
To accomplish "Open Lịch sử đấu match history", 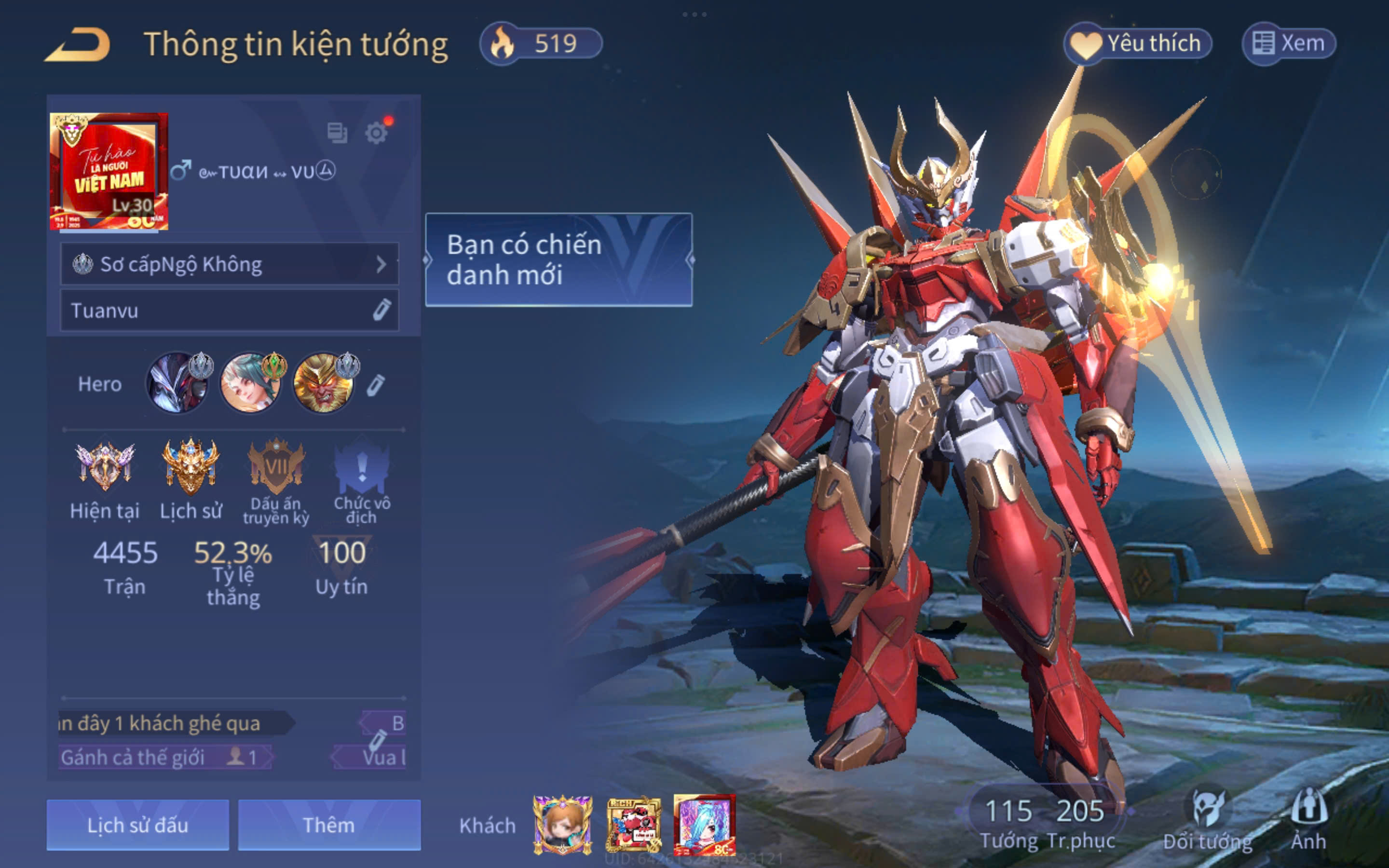I will 138,825.
